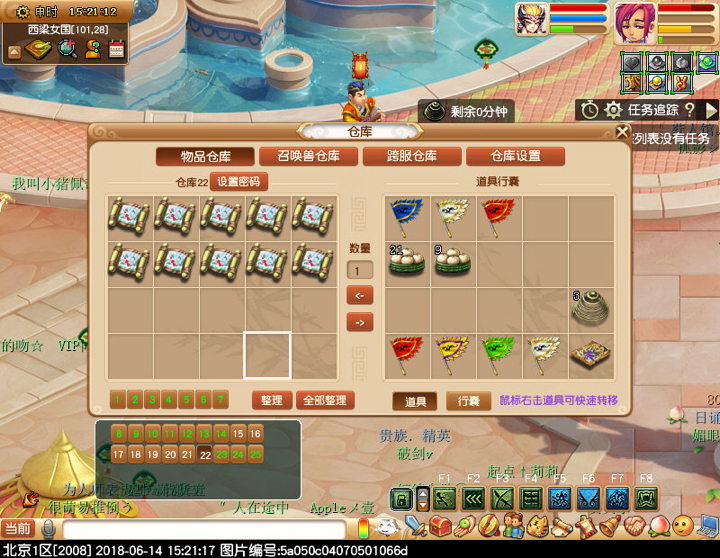This screenshot has height=558, width=720.
Task: Click the 设置密码 button
Action: [240, 181]
